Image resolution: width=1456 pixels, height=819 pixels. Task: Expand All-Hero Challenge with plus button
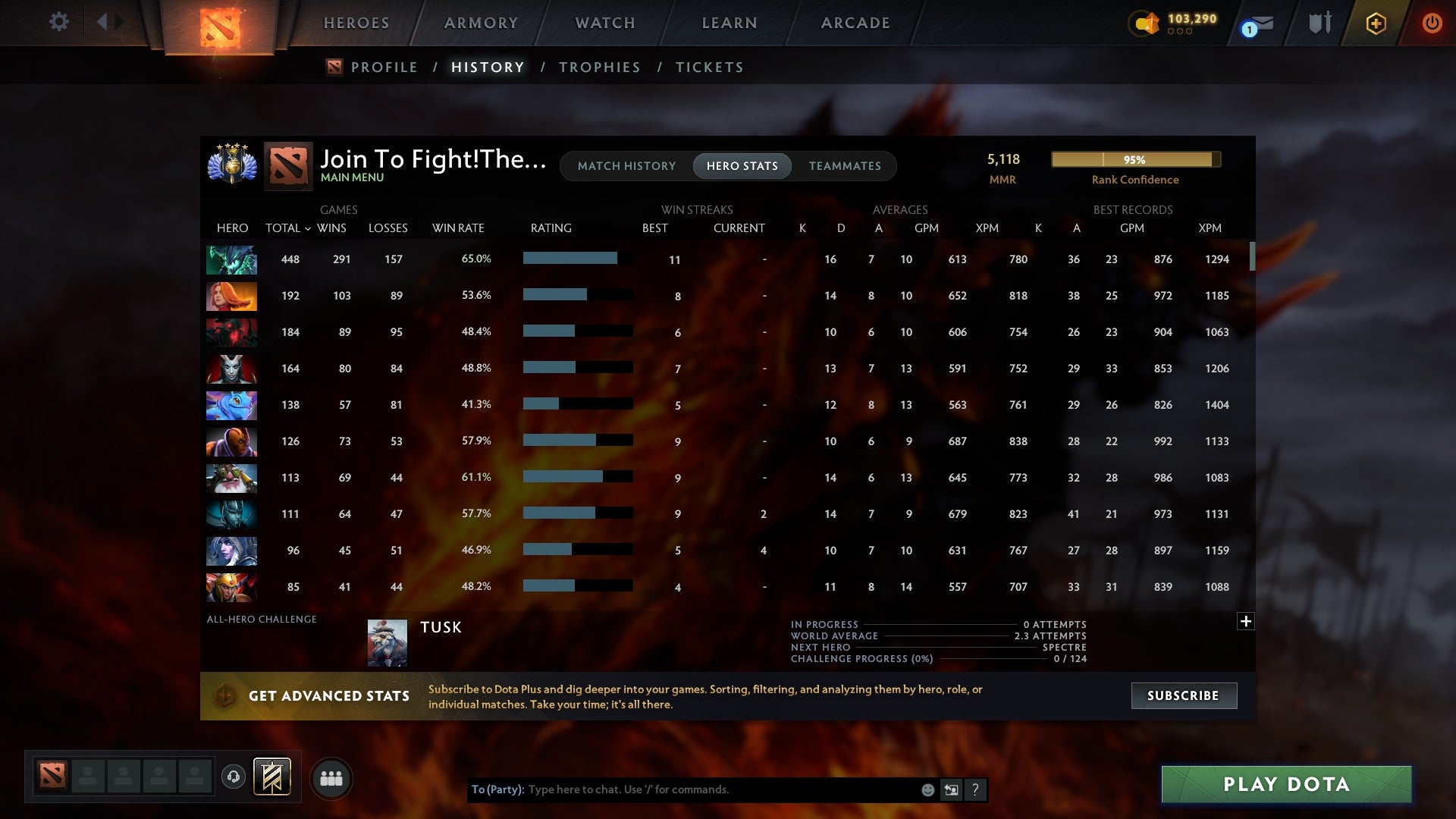tap(1246, 621)
